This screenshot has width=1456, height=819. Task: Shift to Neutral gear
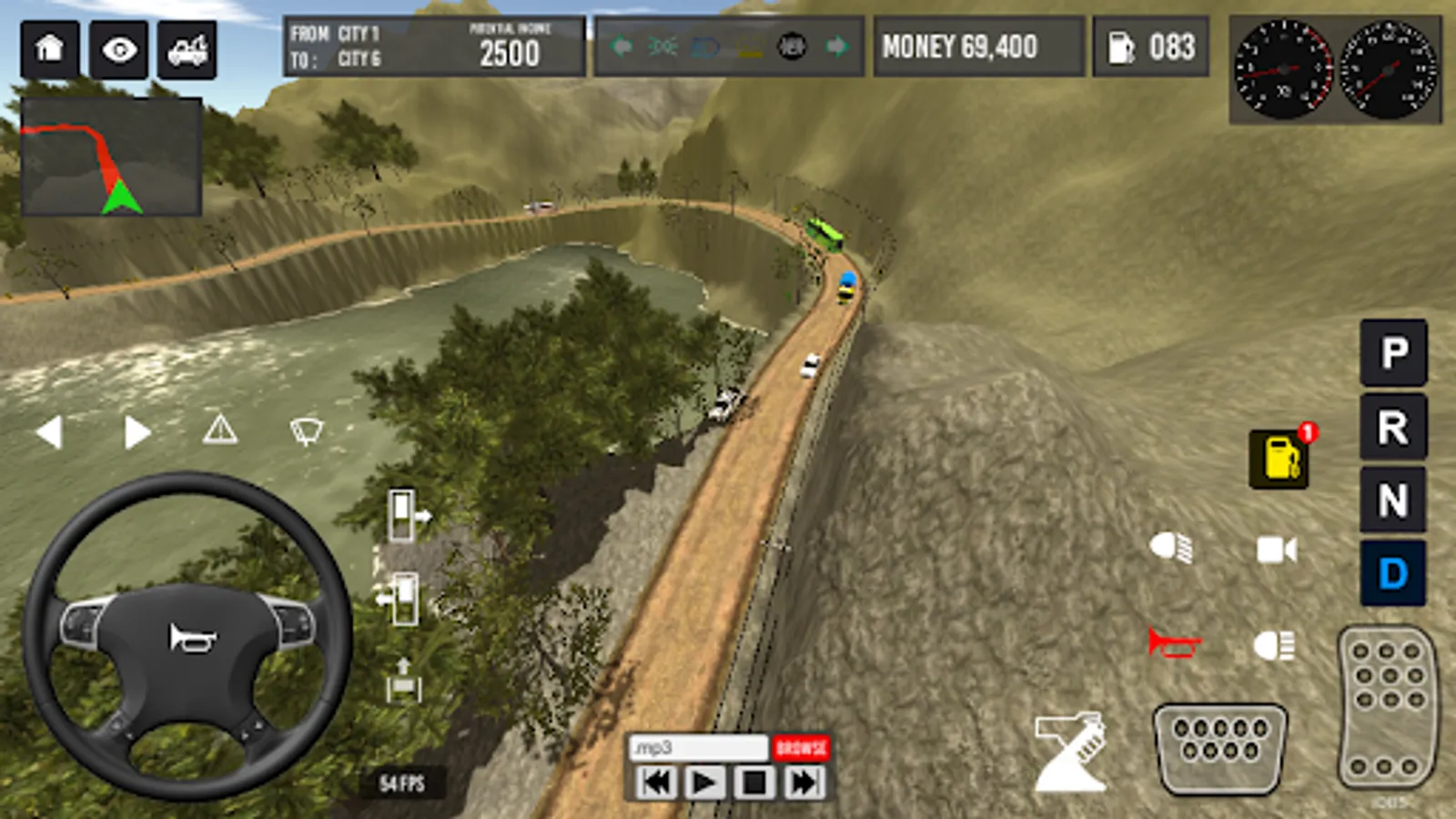click(1393, 500)
